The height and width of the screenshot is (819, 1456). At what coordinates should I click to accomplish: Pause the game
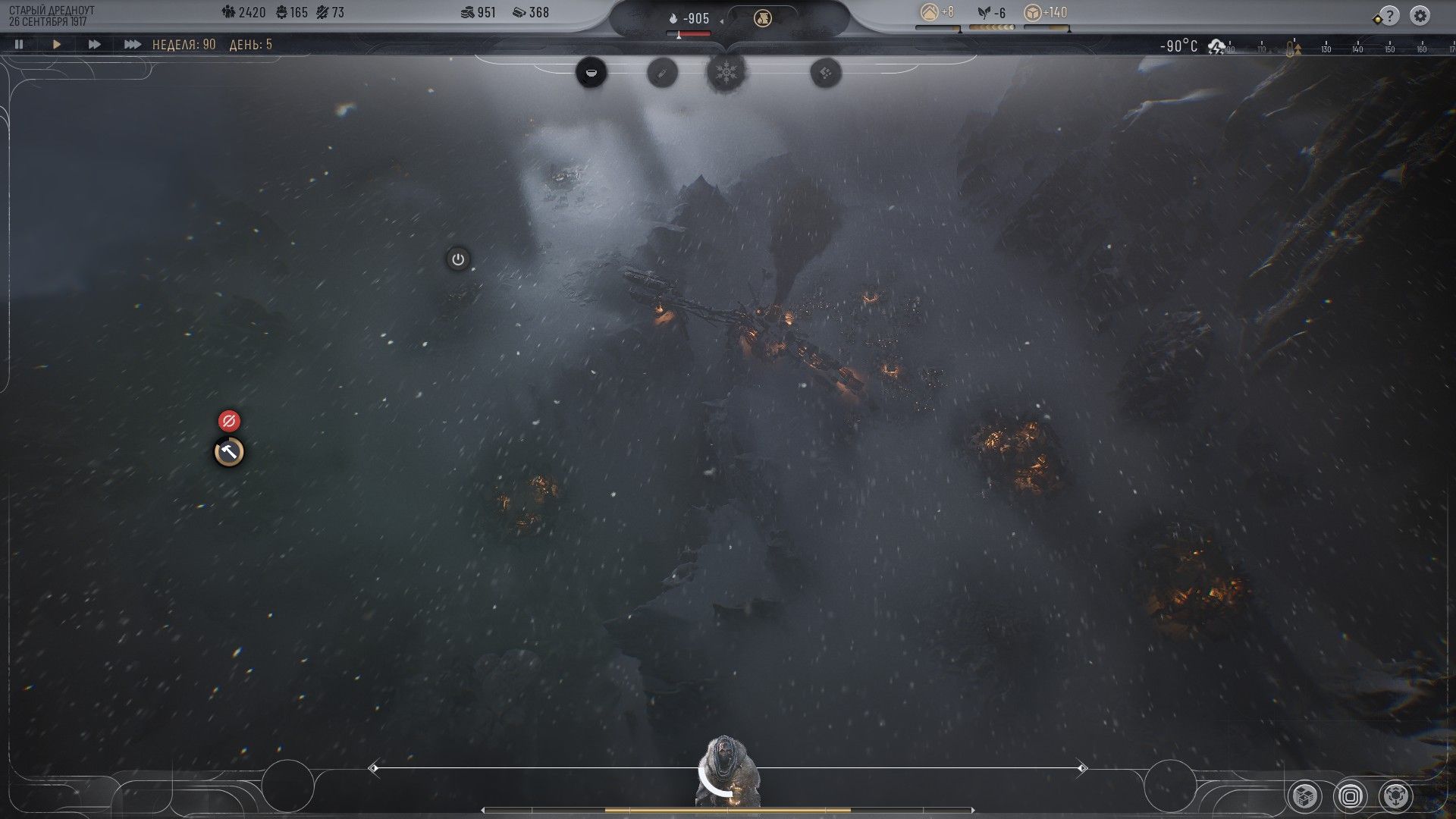(x=19, y=45)
